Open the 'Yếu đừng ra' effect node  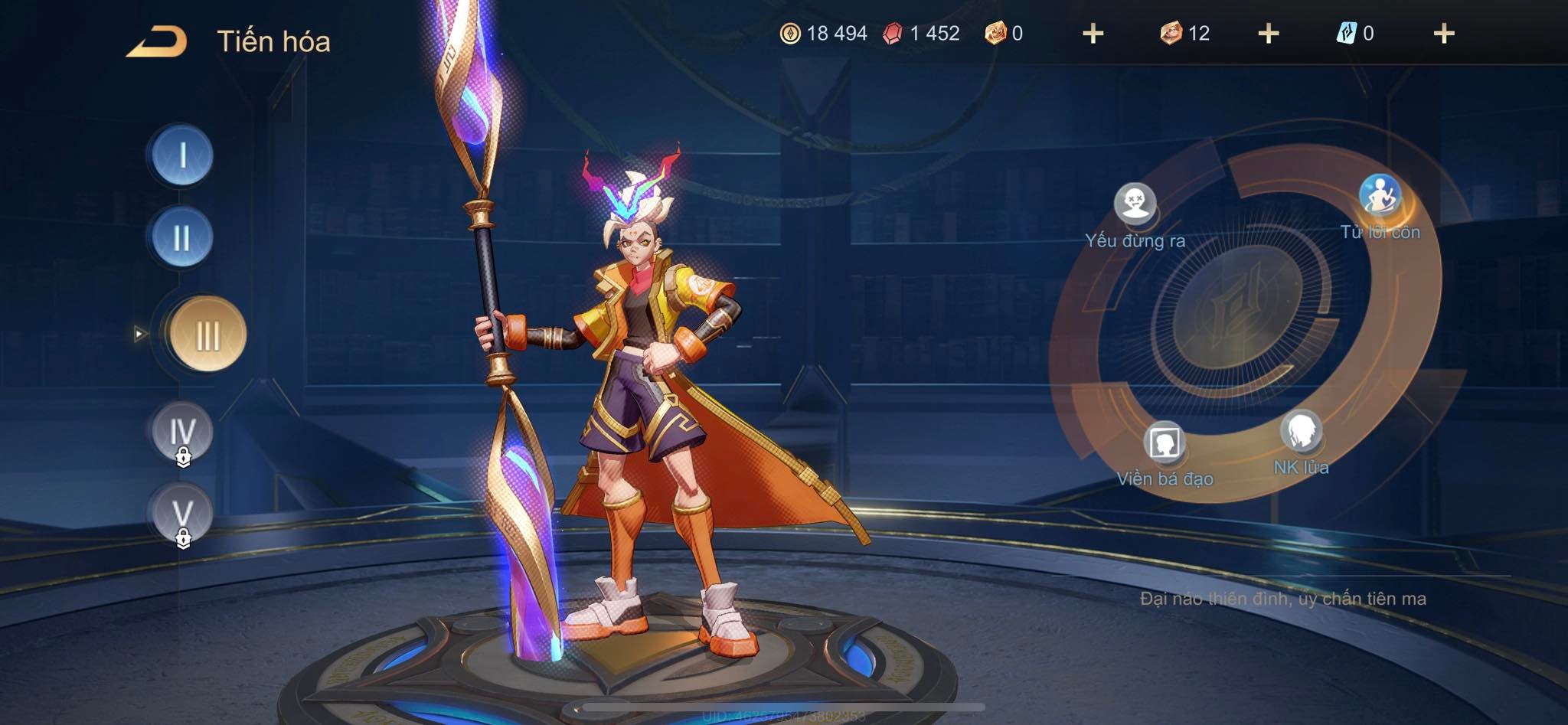(x=1135, y=203)
